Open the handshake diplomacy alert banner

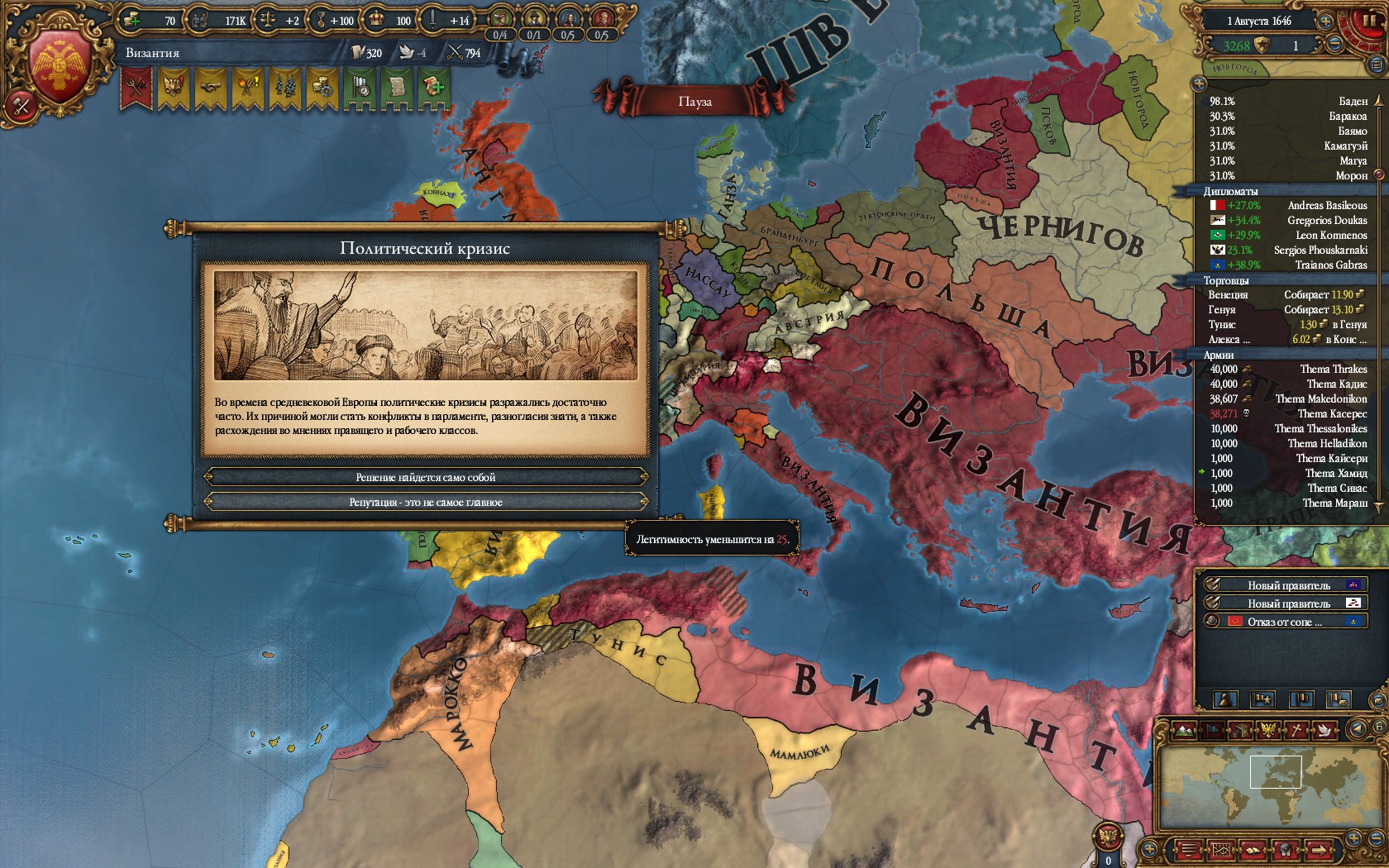coord(210,87)
